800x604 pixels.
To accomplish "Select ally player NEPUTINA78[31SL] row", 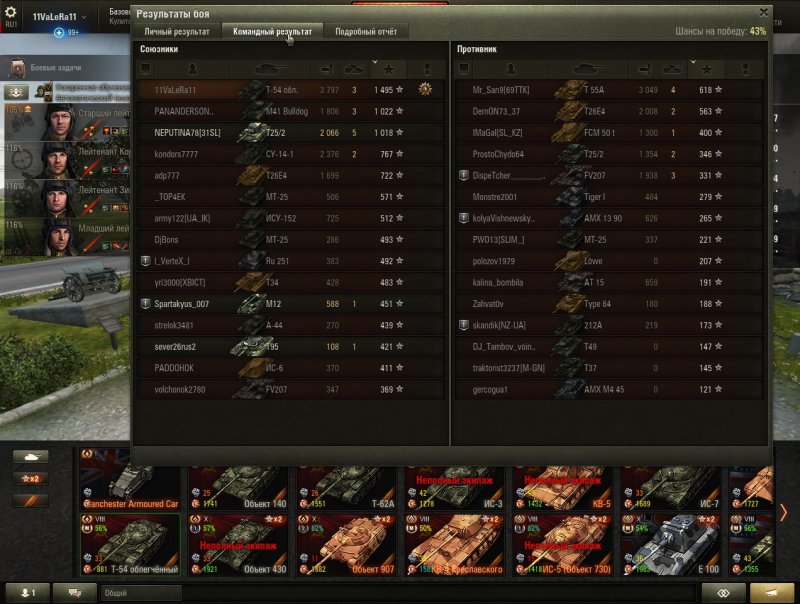I will coord(290,132).
